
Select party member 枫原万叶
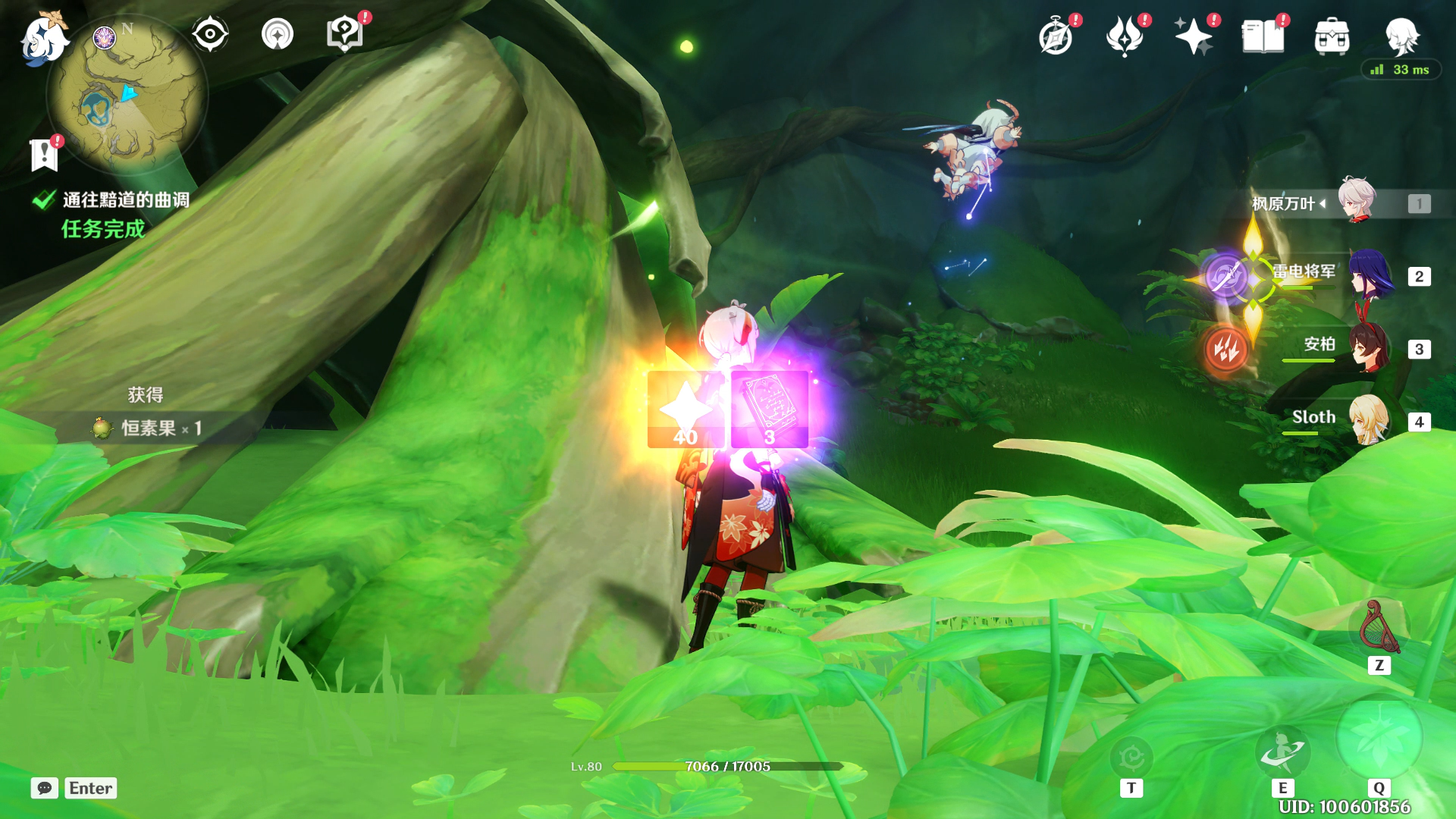click(x=1355, y=202)
